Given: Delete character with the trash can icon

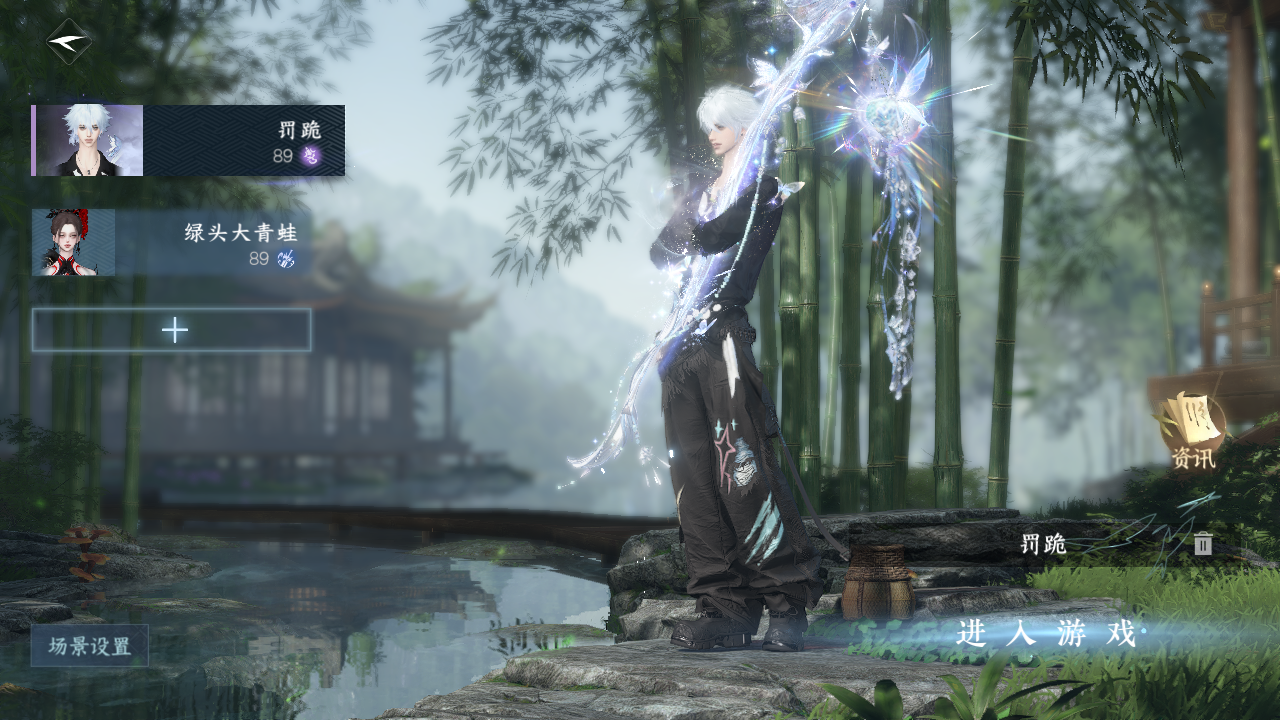Looking at the screenshot, I should click(x=1203, y=544).
